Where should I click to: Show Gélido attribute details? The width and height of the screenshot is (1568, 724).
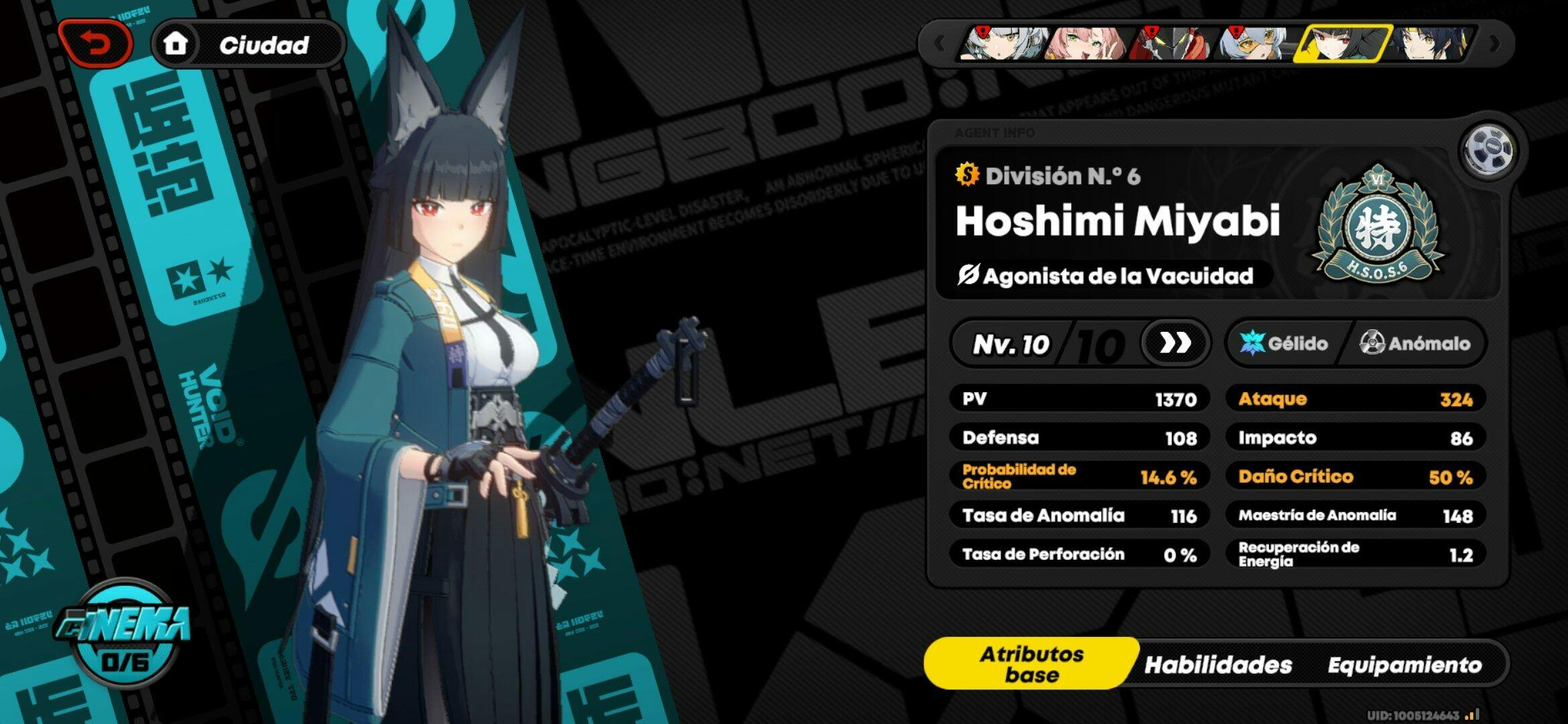click(x=1284, y=343)
